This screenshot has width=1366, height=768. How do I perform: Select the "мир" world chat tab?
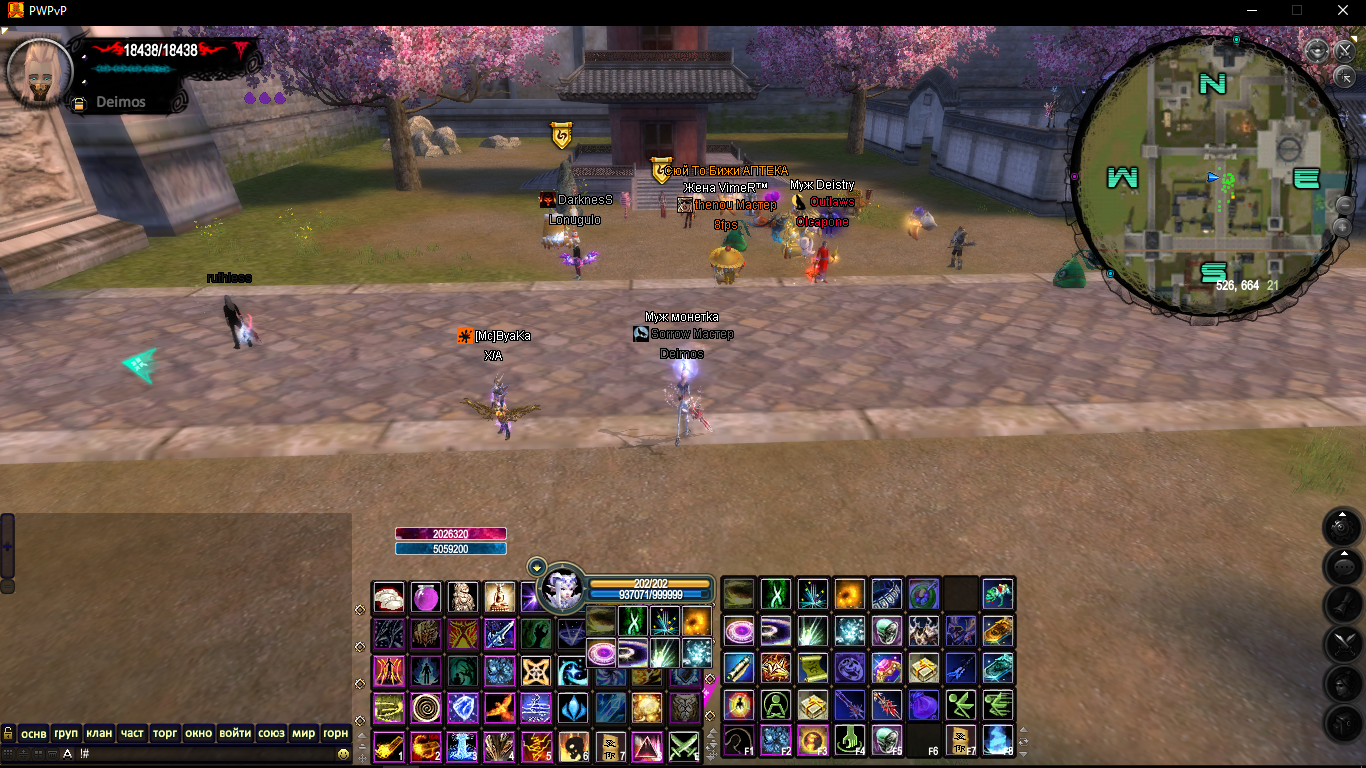click(x=303, y=733)
